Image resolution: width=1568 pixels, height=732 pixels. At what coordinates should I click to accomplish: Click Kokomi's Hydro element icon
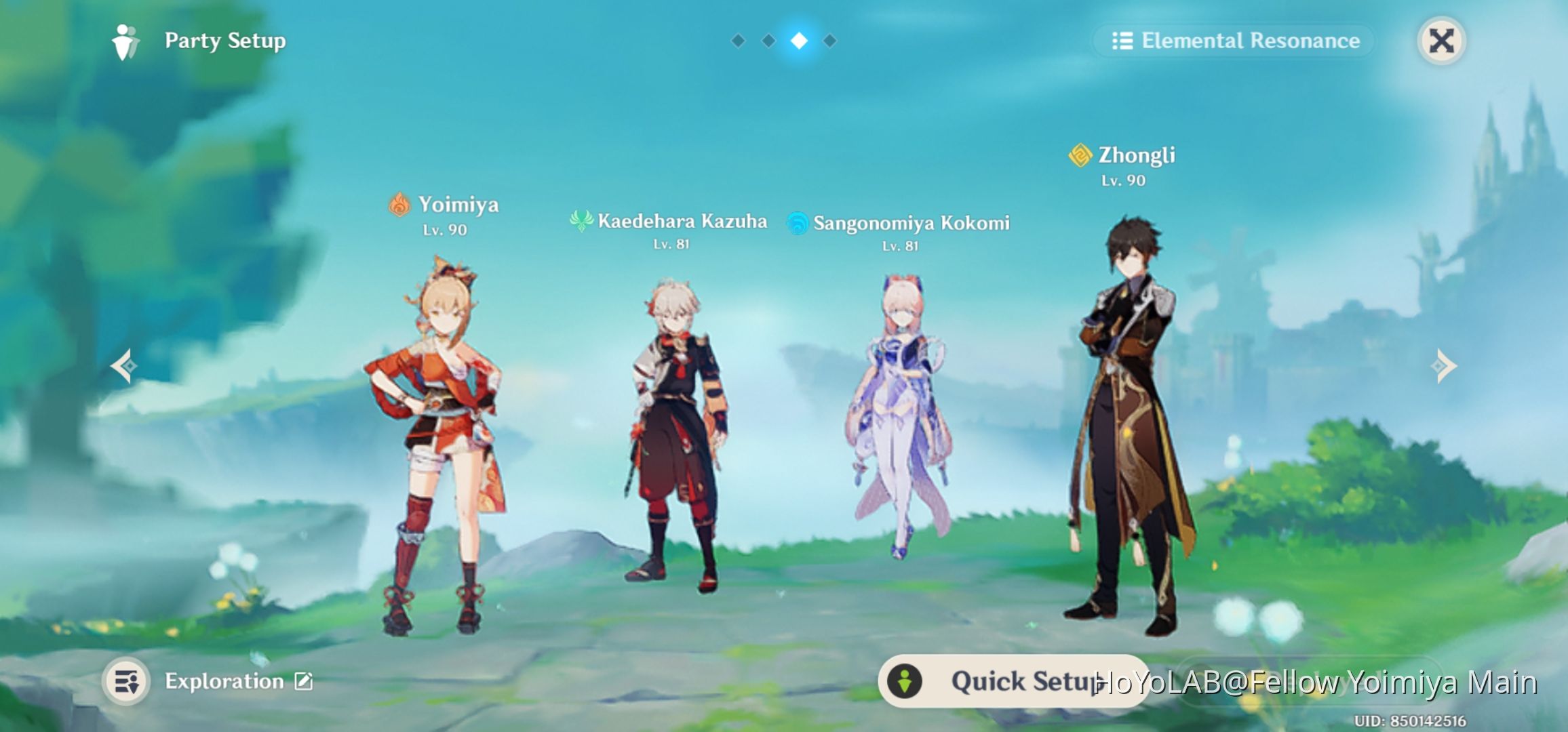798,222
